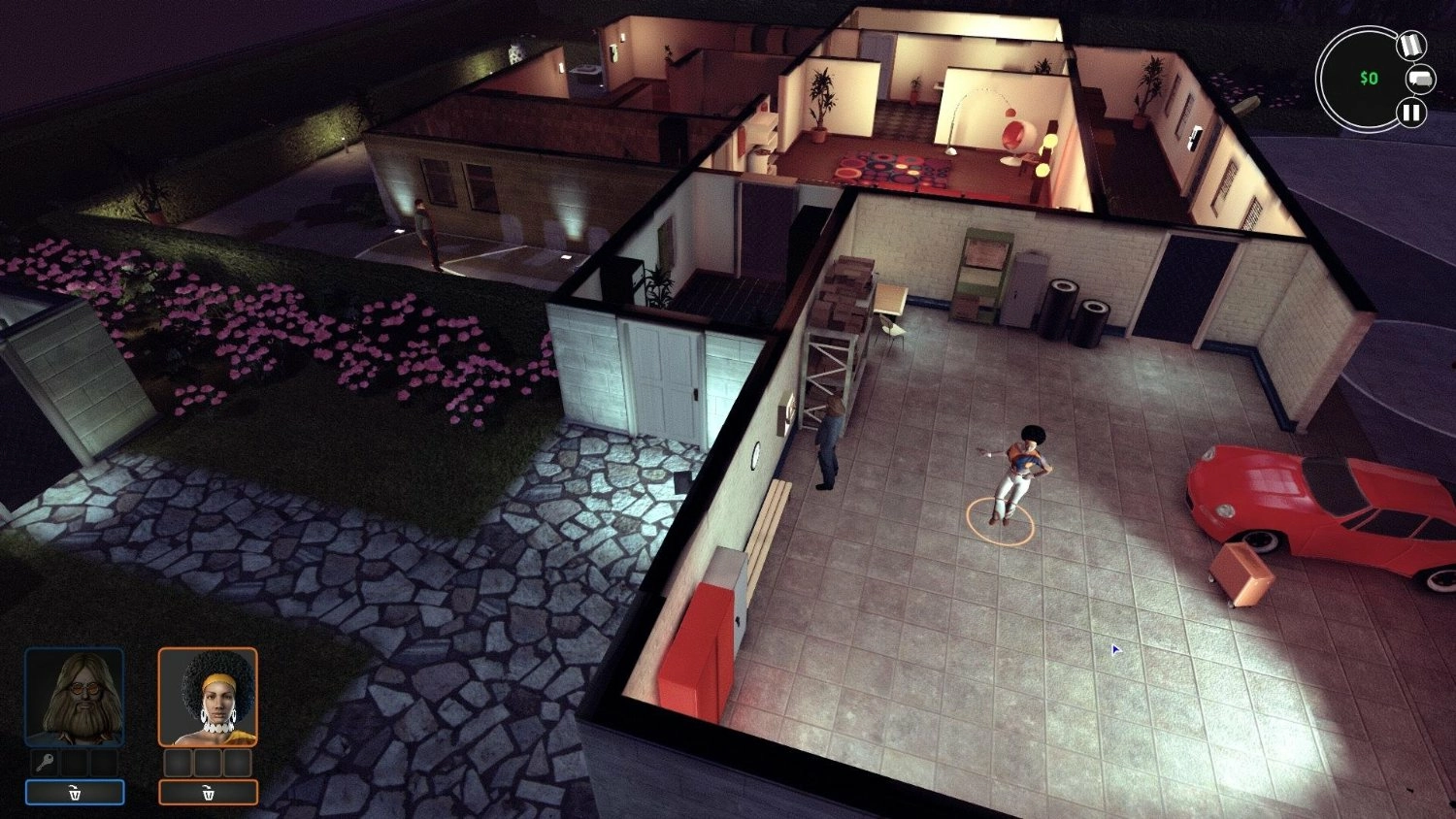Click the orange-bordered drop item button

pyautogui.click(x=208, y=793)
